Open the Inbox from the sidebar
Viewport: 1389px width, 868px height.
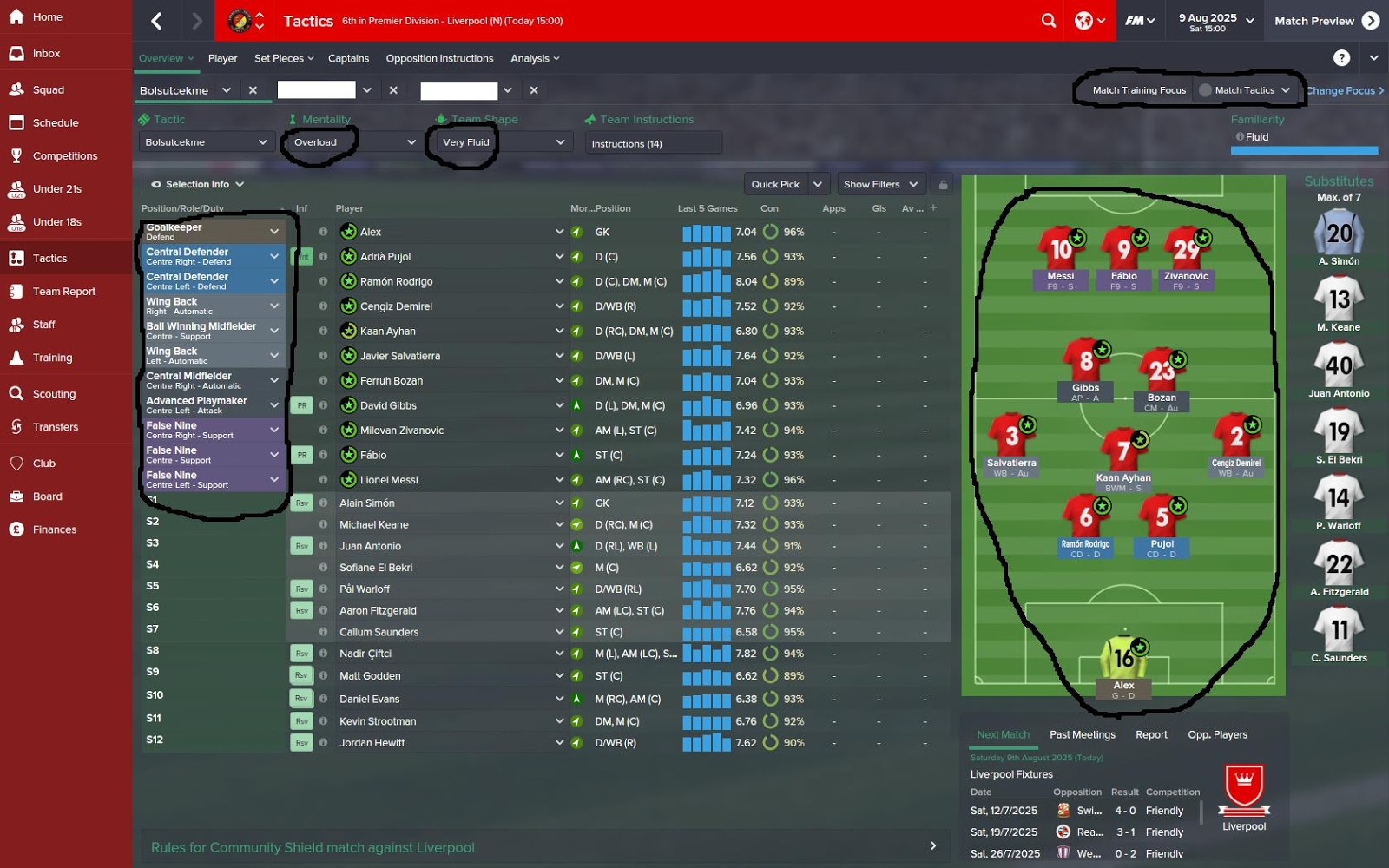click(48, 53)
